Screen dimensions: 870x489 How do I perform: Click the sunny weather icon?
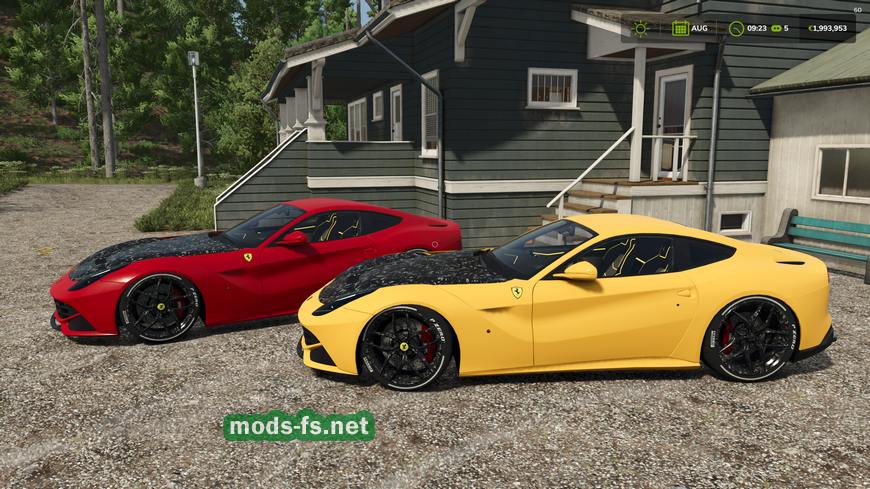pyautogui.click(x=640, y=28)
